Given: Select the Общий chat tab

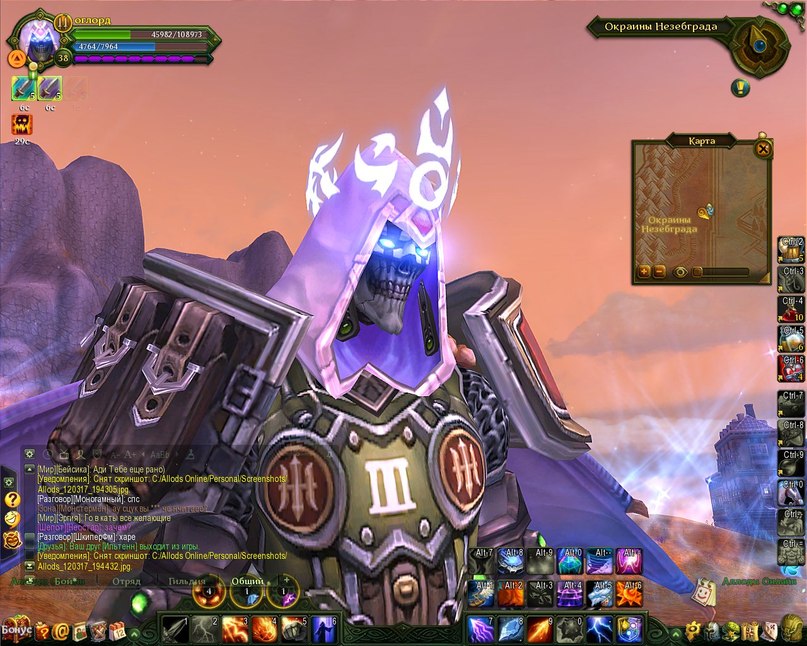Looking at the screenshot, I should coord(247,581).
